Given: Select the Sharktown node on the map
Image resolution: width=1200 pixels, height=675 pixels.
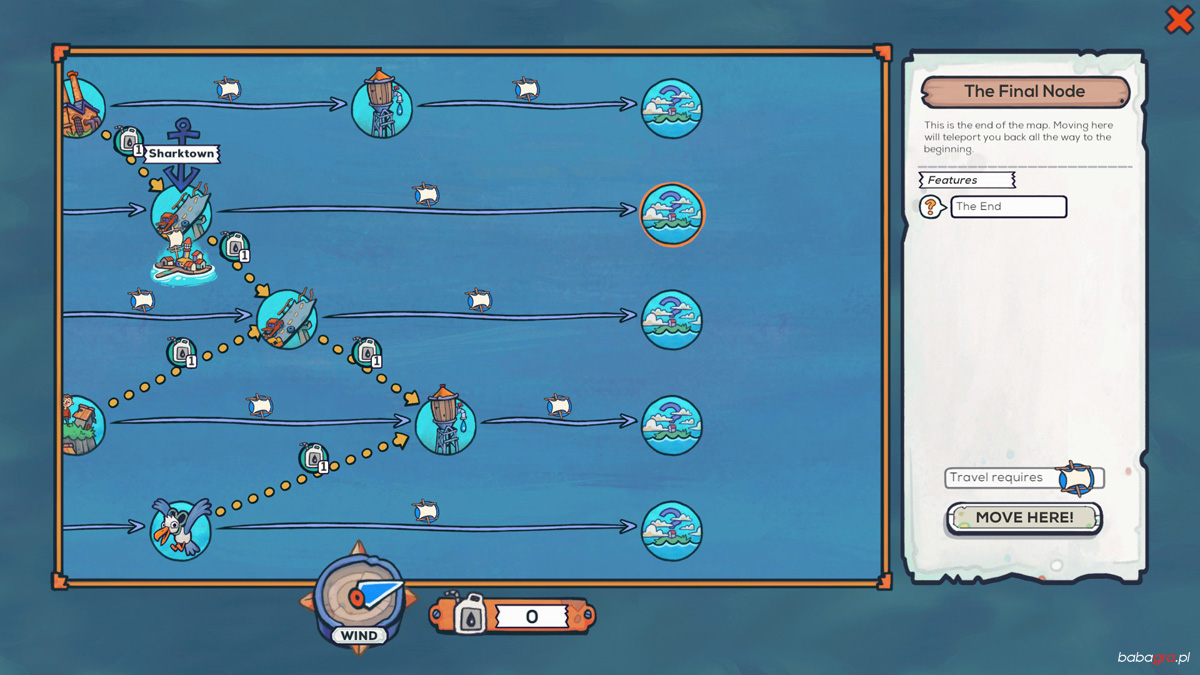Looking at the screenshot, I should click(x=181, y=212).
